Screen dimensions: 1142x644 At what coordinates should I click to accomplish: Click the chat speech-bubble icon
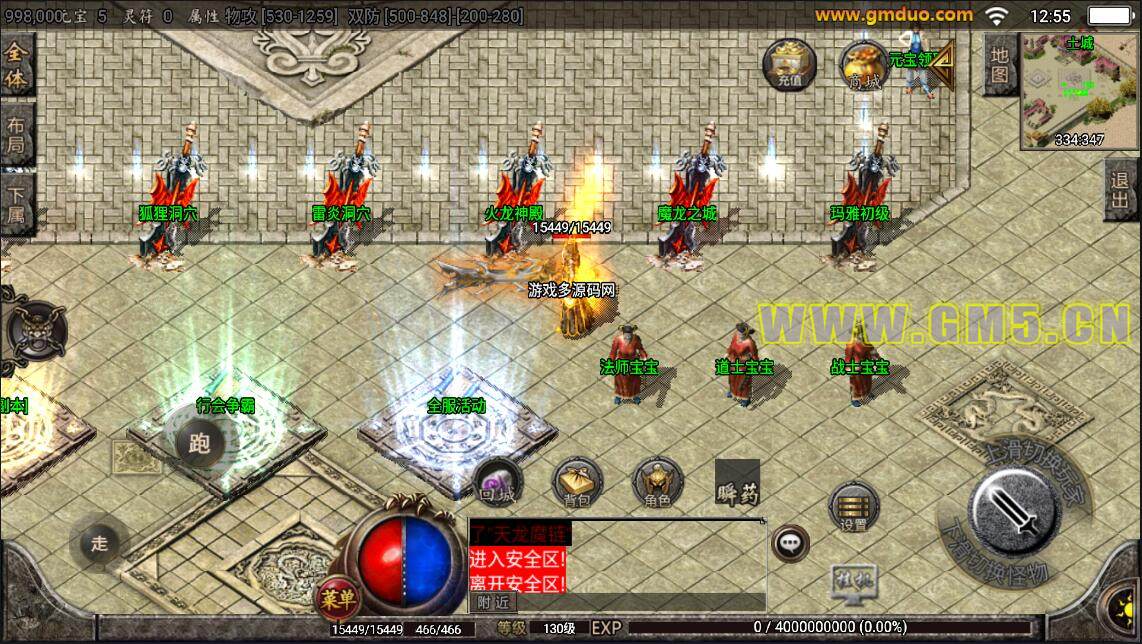click(x=792, y=543)
